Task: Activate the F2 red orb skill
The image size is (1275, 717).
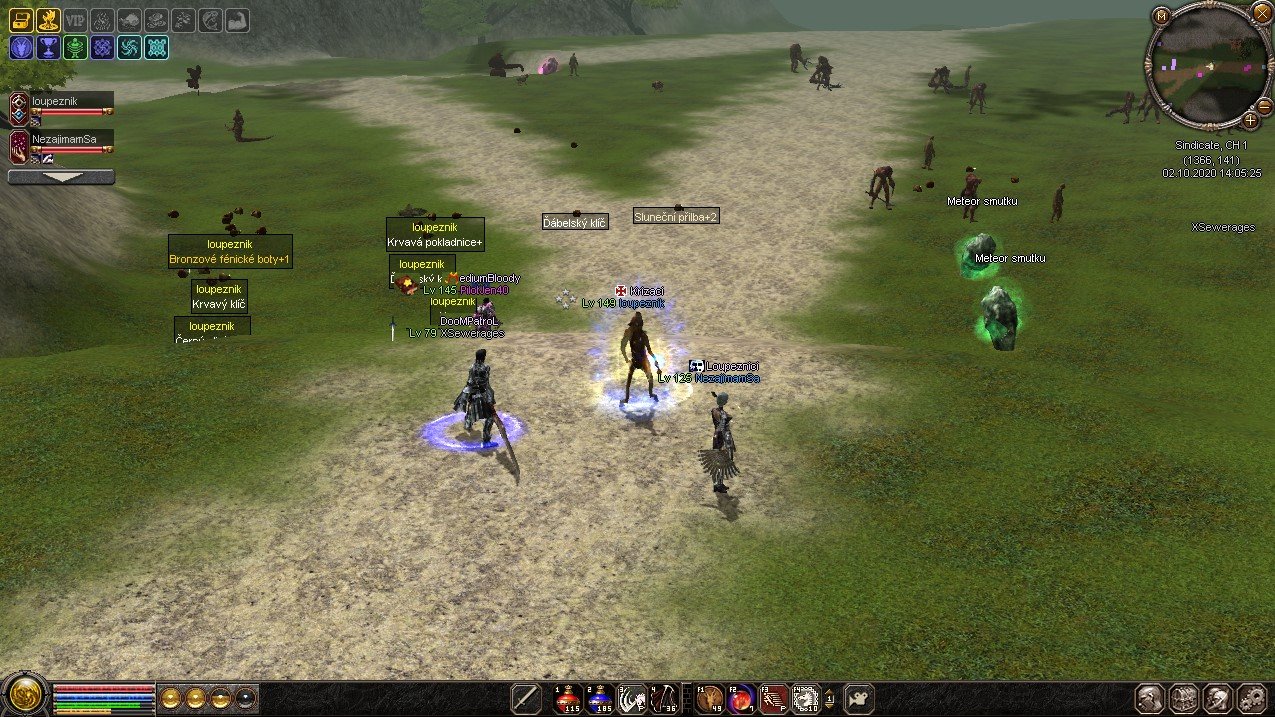Action: [x=741, y=698]
